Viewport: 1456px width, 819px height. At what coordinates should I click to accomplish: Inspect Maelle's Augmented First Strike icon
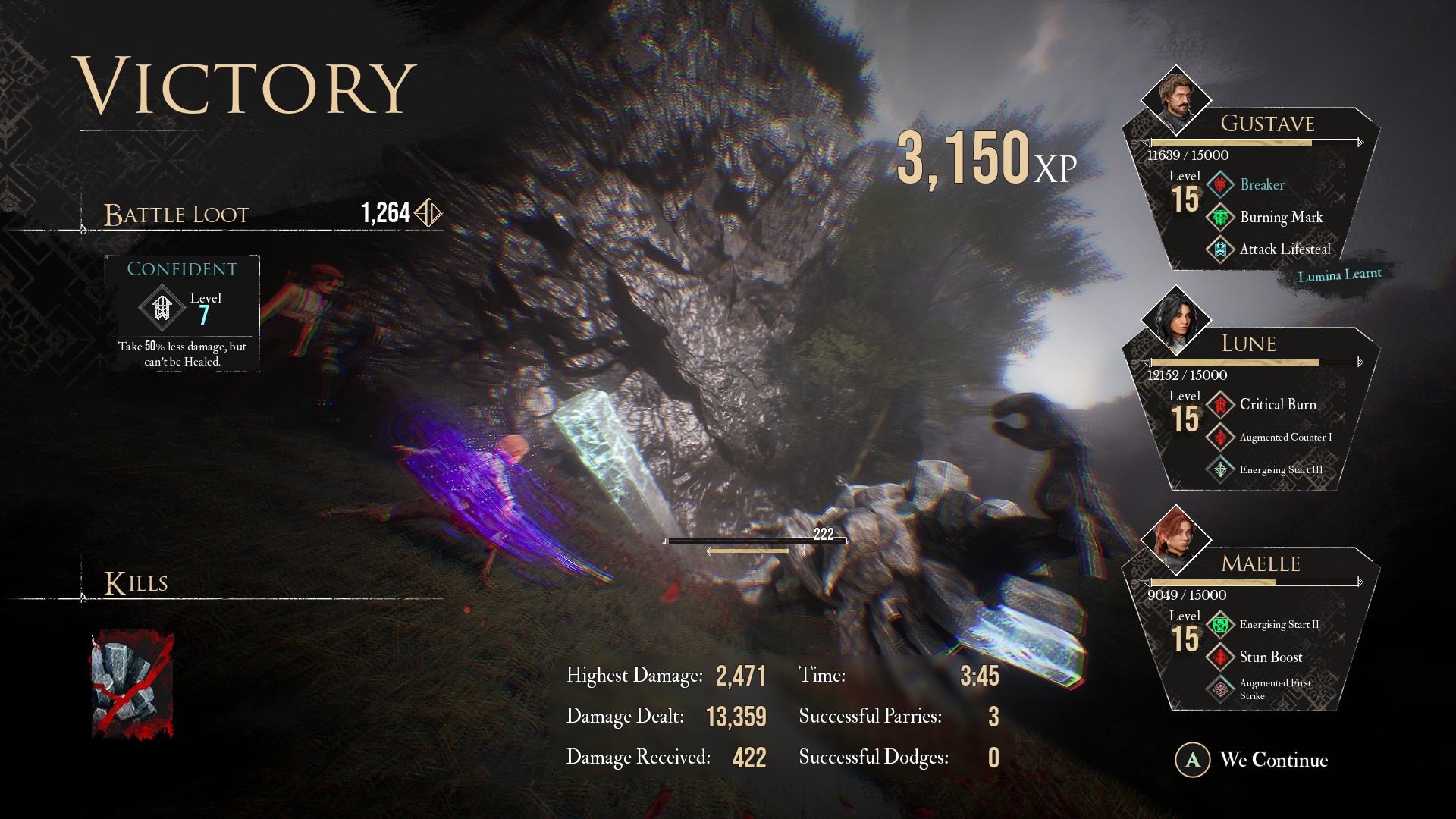[x=1220, y=689]
